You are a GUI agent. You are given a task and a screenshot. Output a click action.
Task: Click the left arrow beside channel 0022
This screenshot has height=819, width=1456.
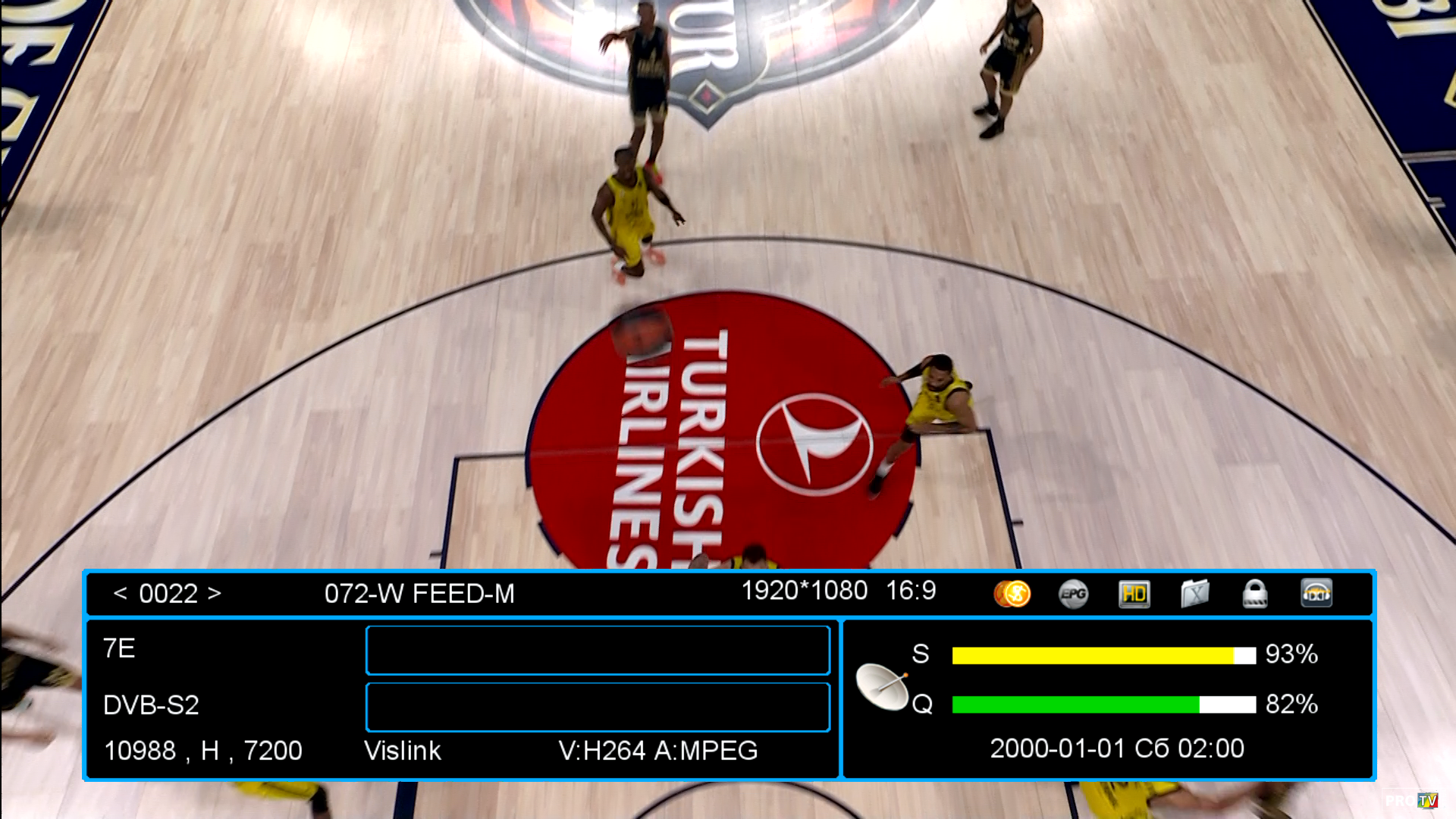click(120, 593)
